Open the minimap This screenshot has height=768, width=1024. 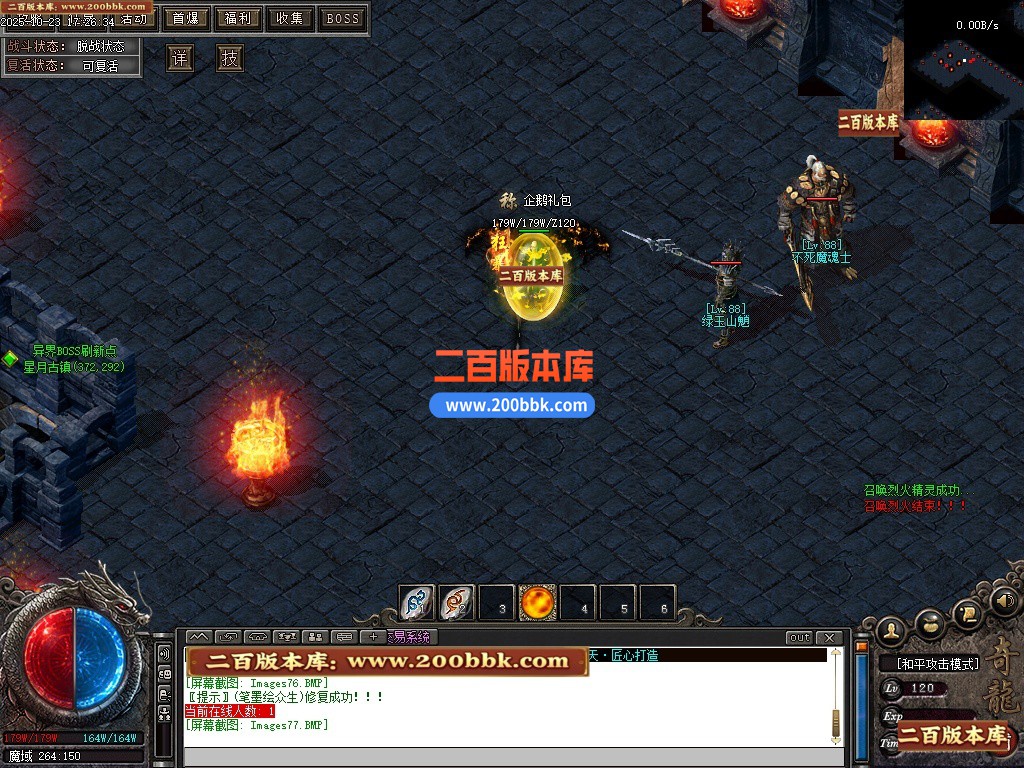click(x=964, y=60)
